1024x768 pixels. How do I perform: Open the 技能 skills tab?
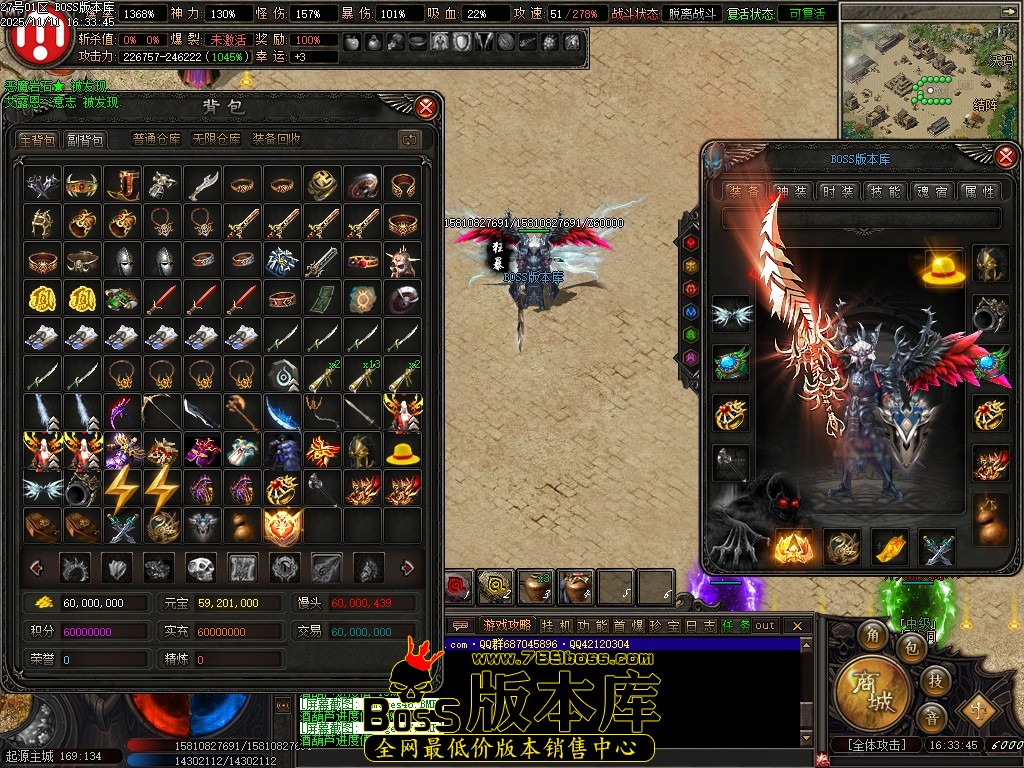tap(884, 191)
